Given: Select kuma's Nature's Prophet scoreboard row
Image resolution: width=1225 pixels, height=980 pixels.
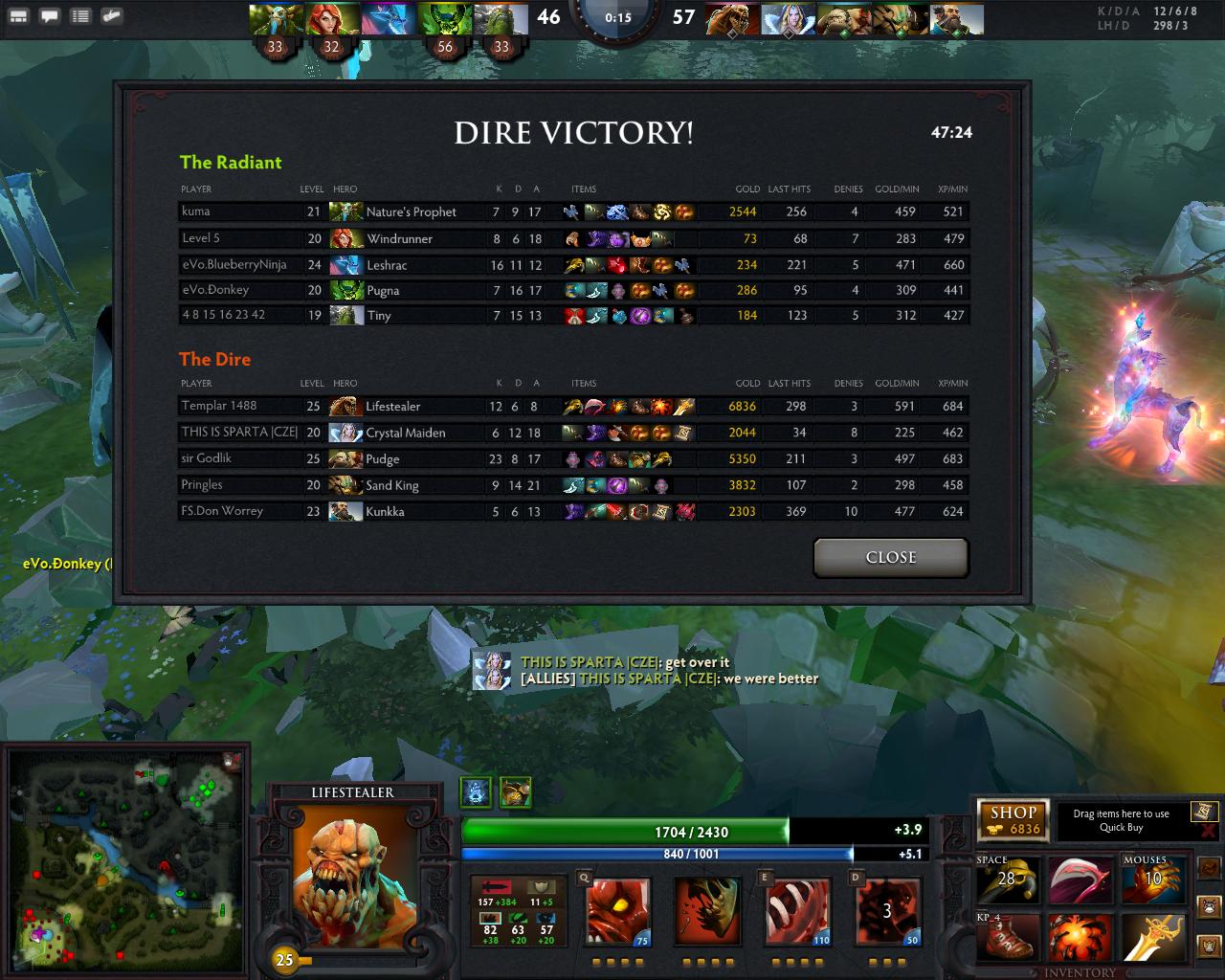Looking at the screenshot, I should (x=574, y=212).
